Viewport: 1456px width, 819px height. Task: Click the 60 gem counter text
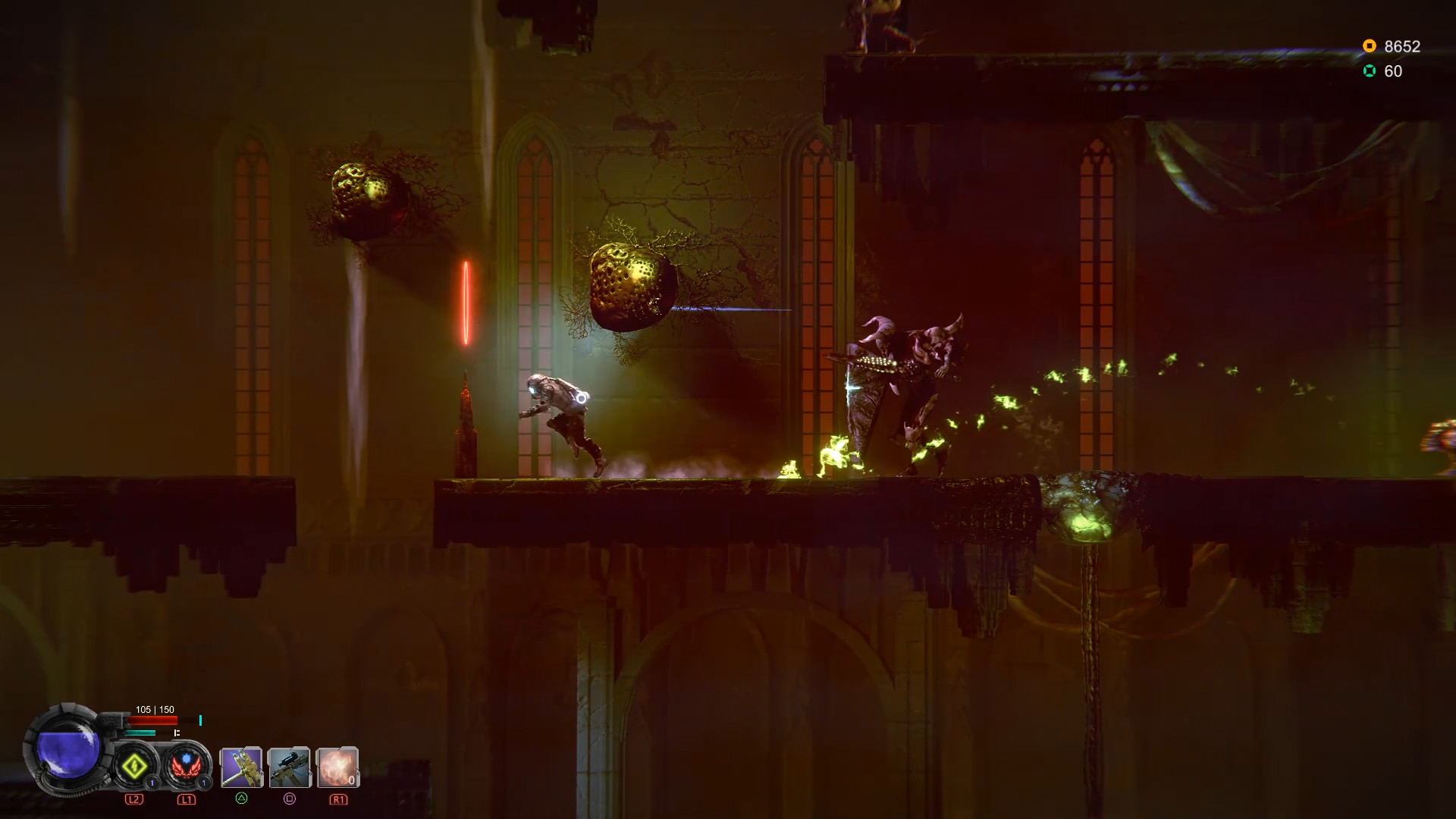(x=1392, y=71)
